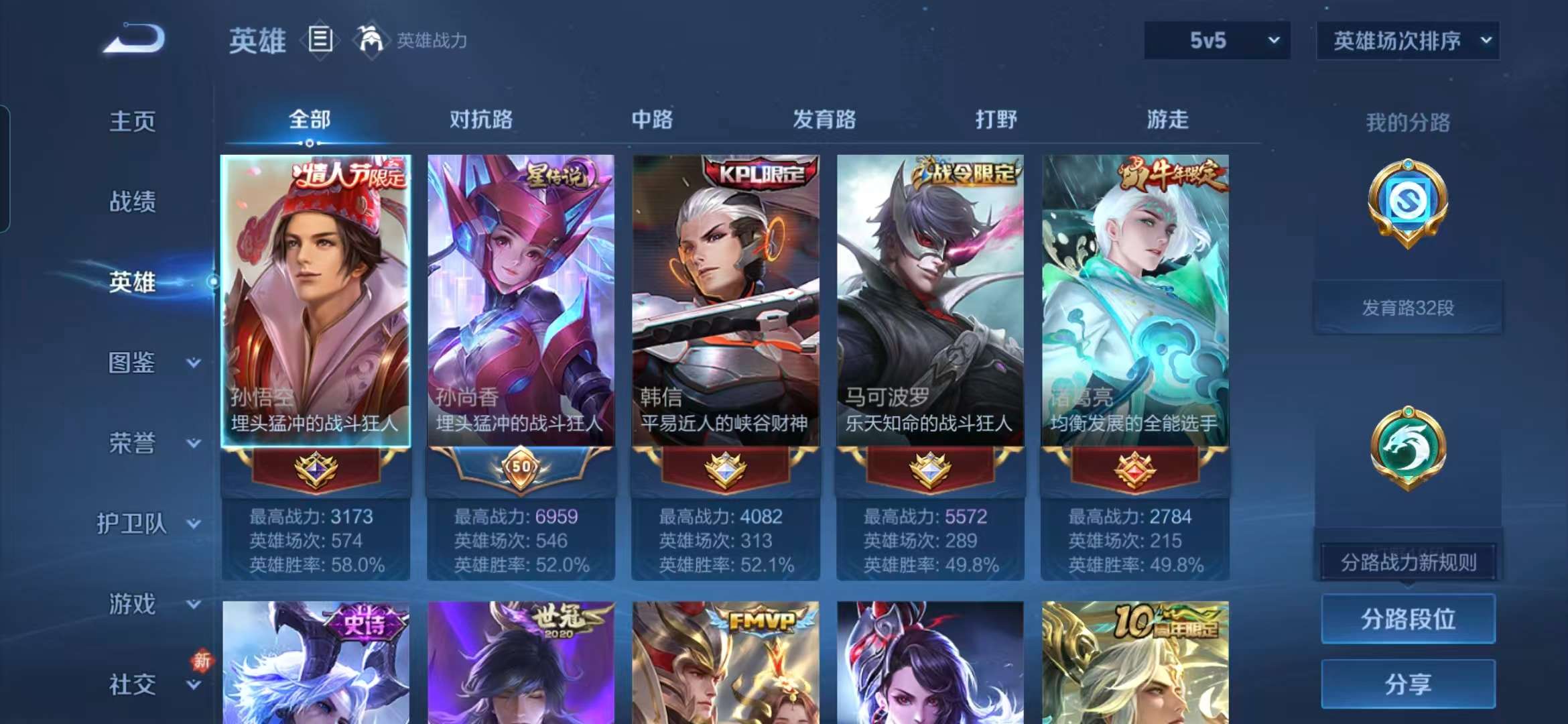Click the 分路段位 button
This screenshot has height=724, width=1568.
click(1408, 620)
